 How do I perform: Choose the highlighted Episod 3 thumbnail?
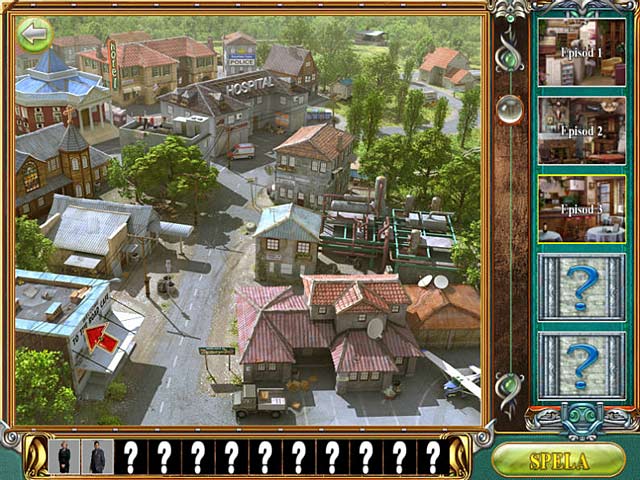582,209
